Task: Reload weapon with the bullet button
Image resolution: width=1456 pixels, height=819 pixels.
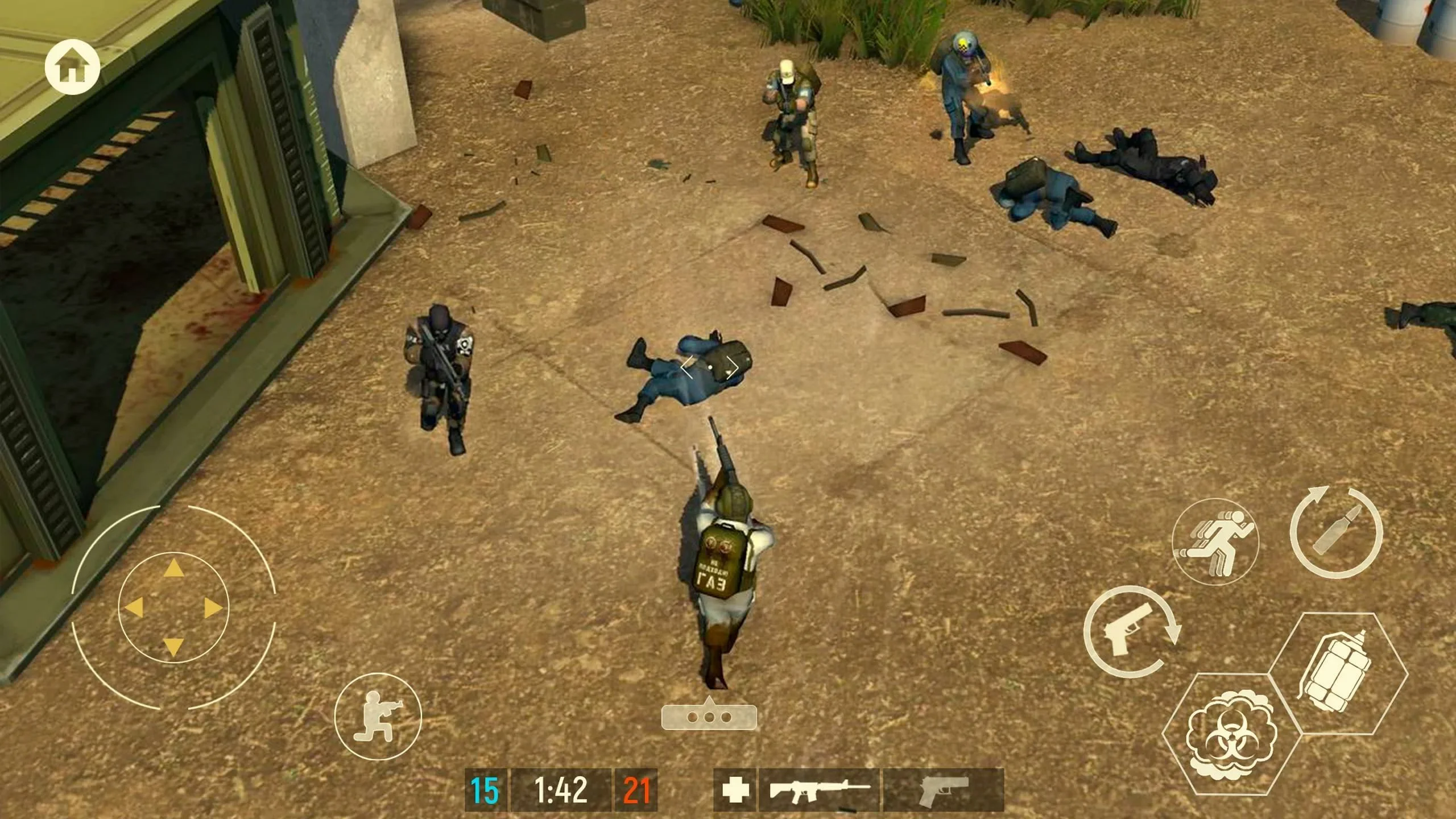Action: (x=1336, y=533)
